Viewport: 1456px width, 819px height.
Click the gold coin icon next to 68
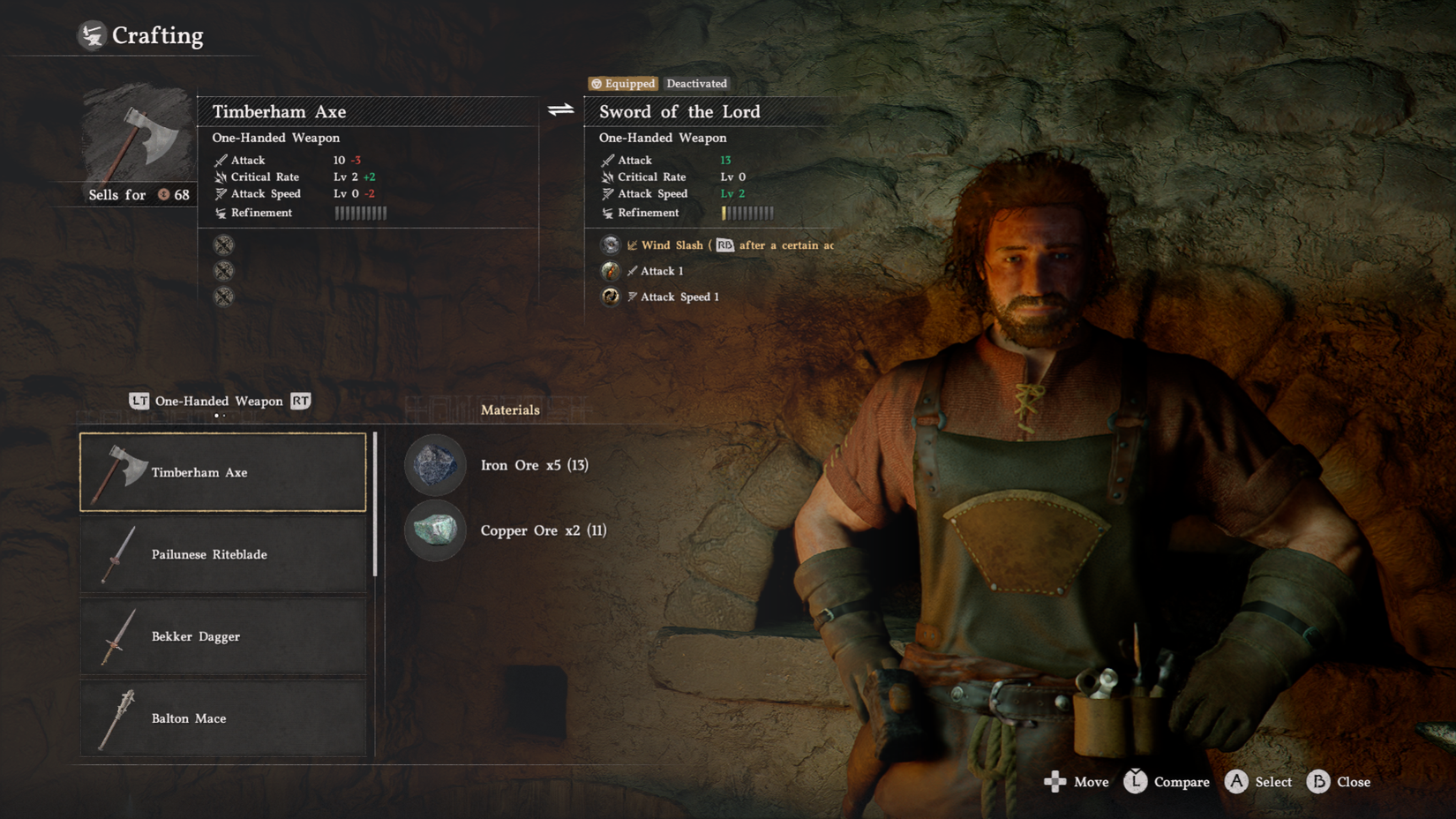point(164,195)
